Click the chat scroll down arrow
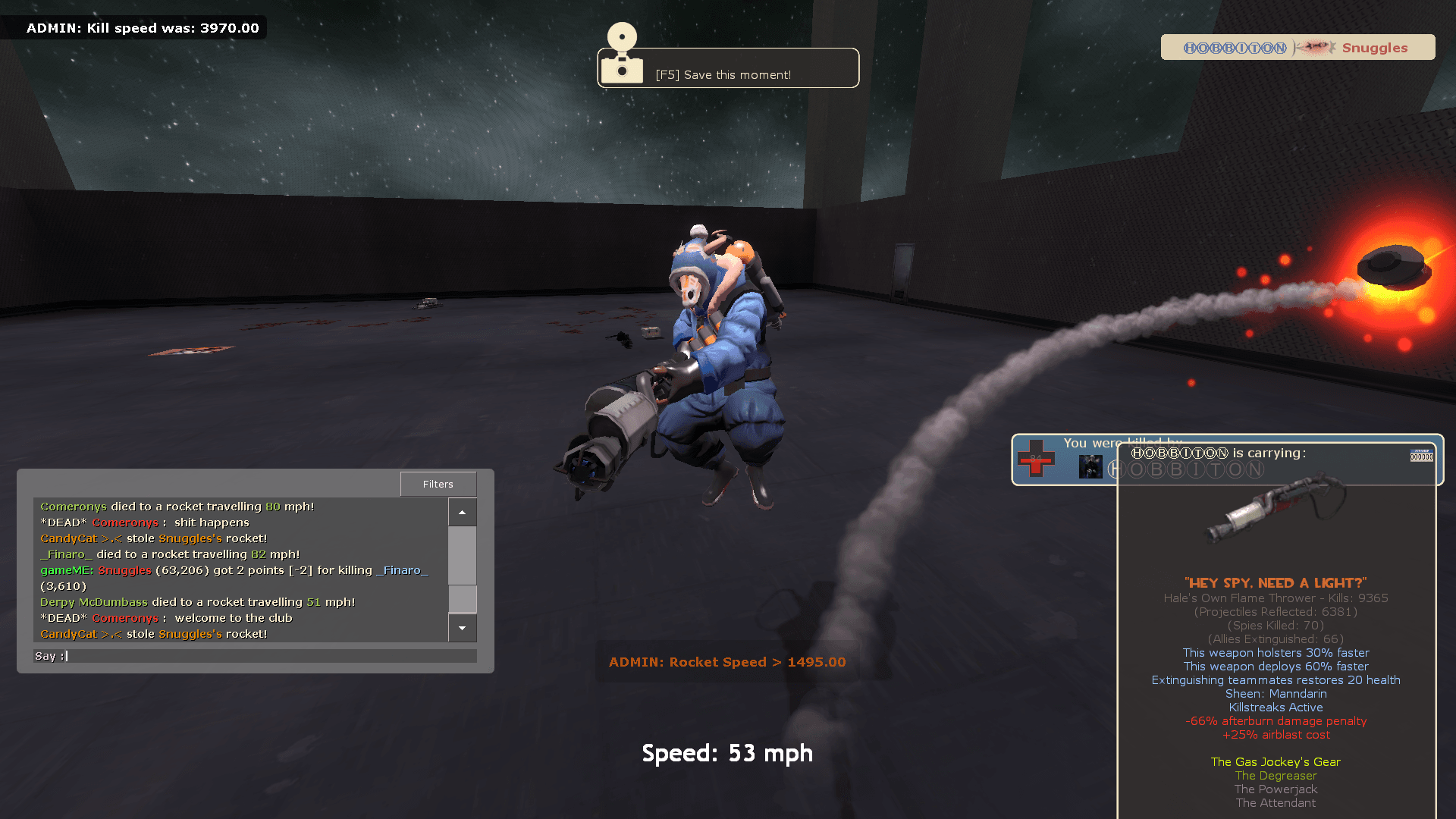This screenshot has width=1456, height=819. click(462, 628)
